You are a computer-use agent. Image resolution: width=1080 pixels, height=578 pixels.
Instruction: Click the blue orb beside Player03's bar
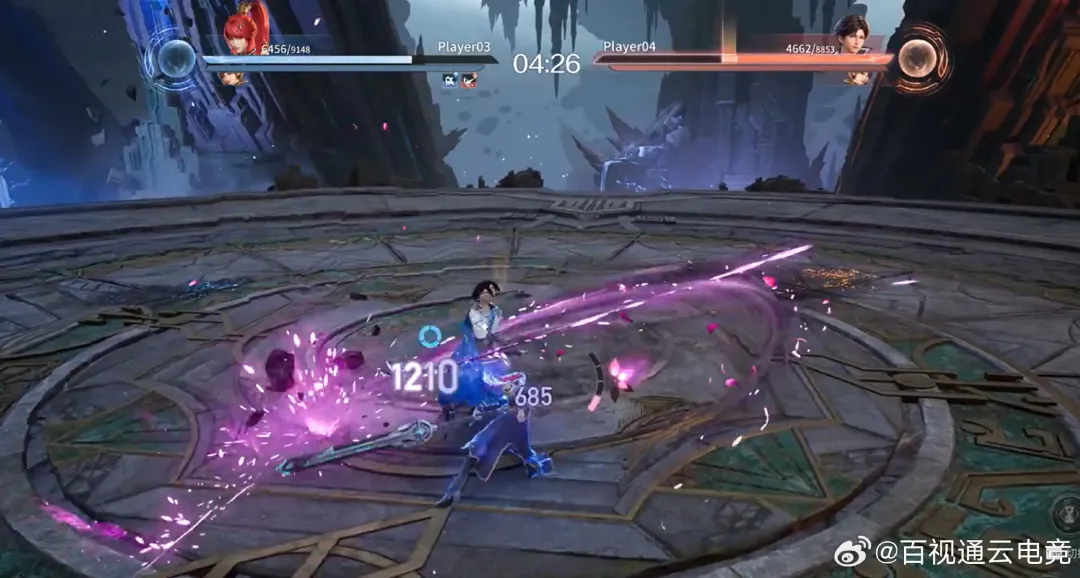pyautogui.click(x=176, y=58)
